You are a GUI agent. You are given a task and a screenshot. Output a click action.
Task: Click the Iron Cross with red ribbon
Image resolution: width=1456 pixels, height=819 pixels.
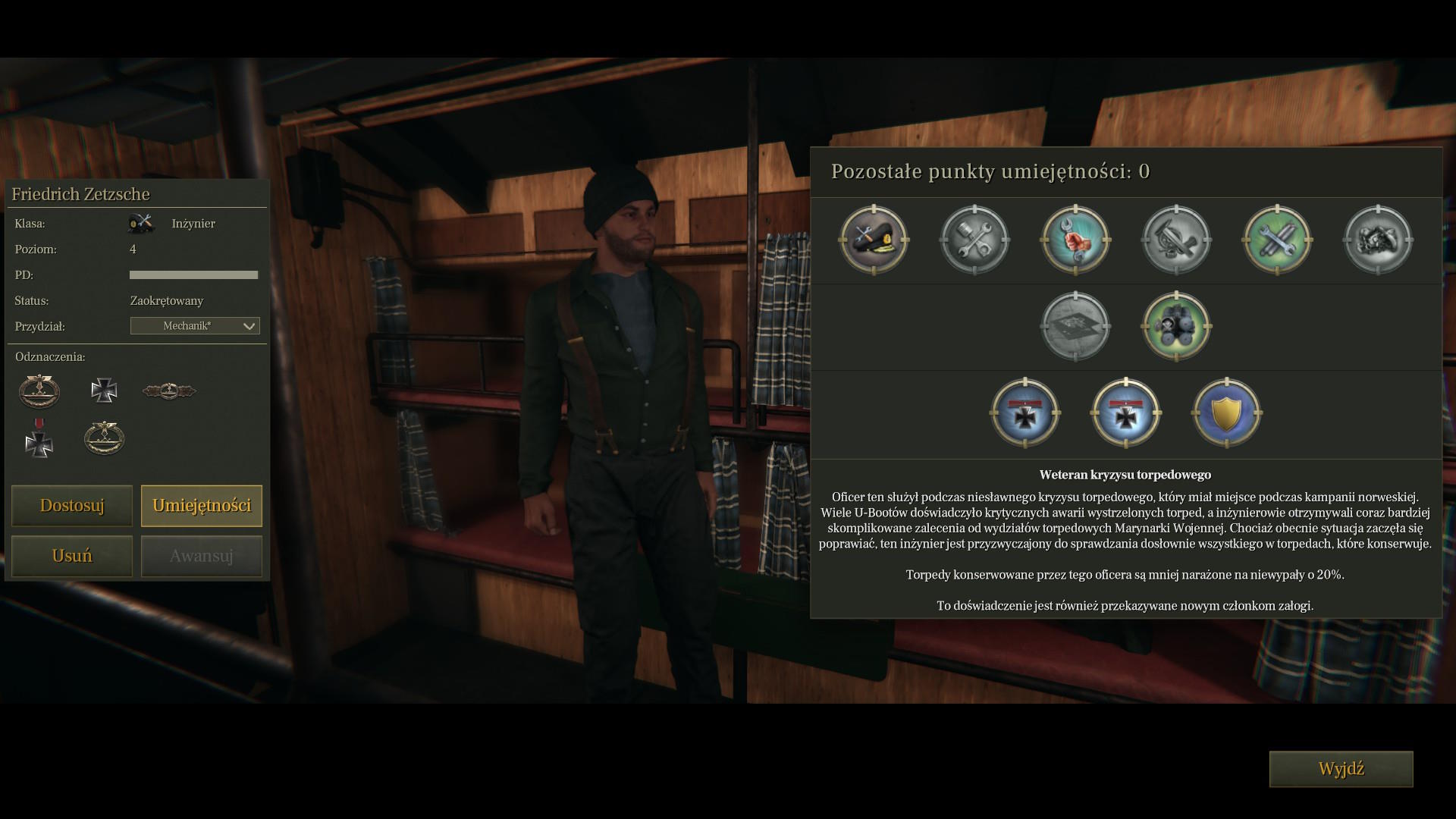tap(39, 438)
